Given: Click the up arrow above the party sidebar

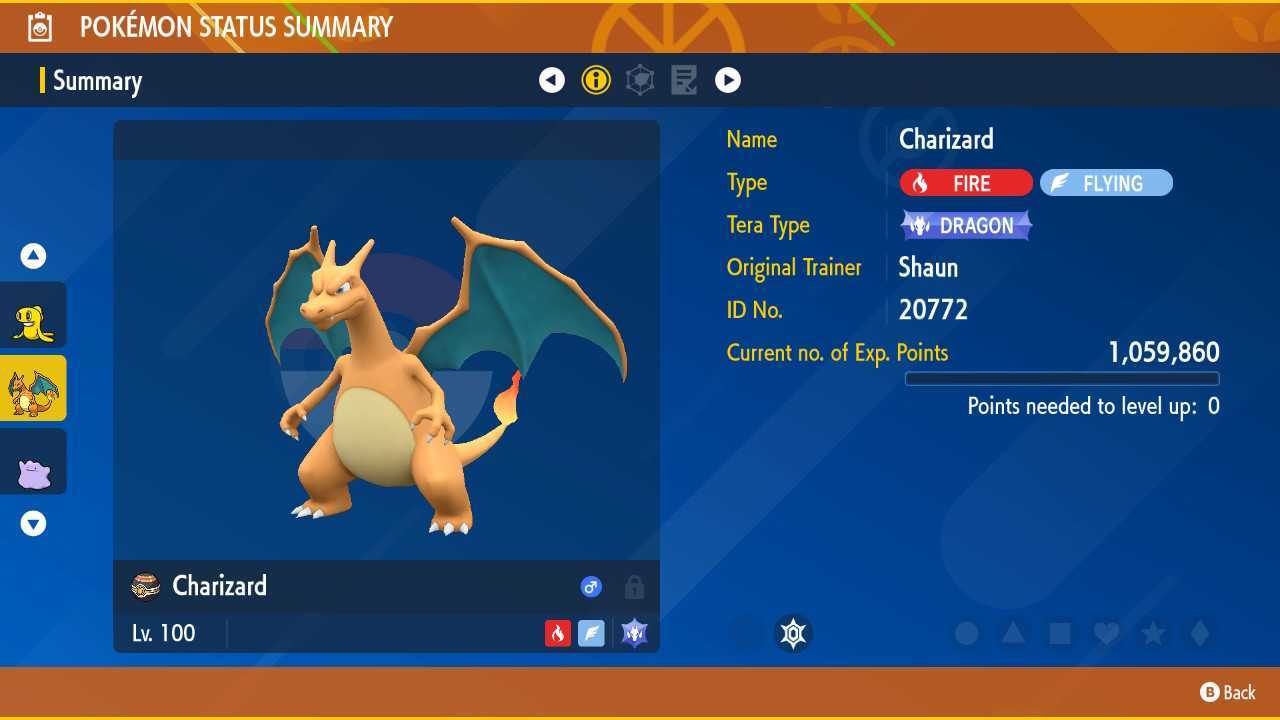Looking at the screenshot, I should [33, 256].
